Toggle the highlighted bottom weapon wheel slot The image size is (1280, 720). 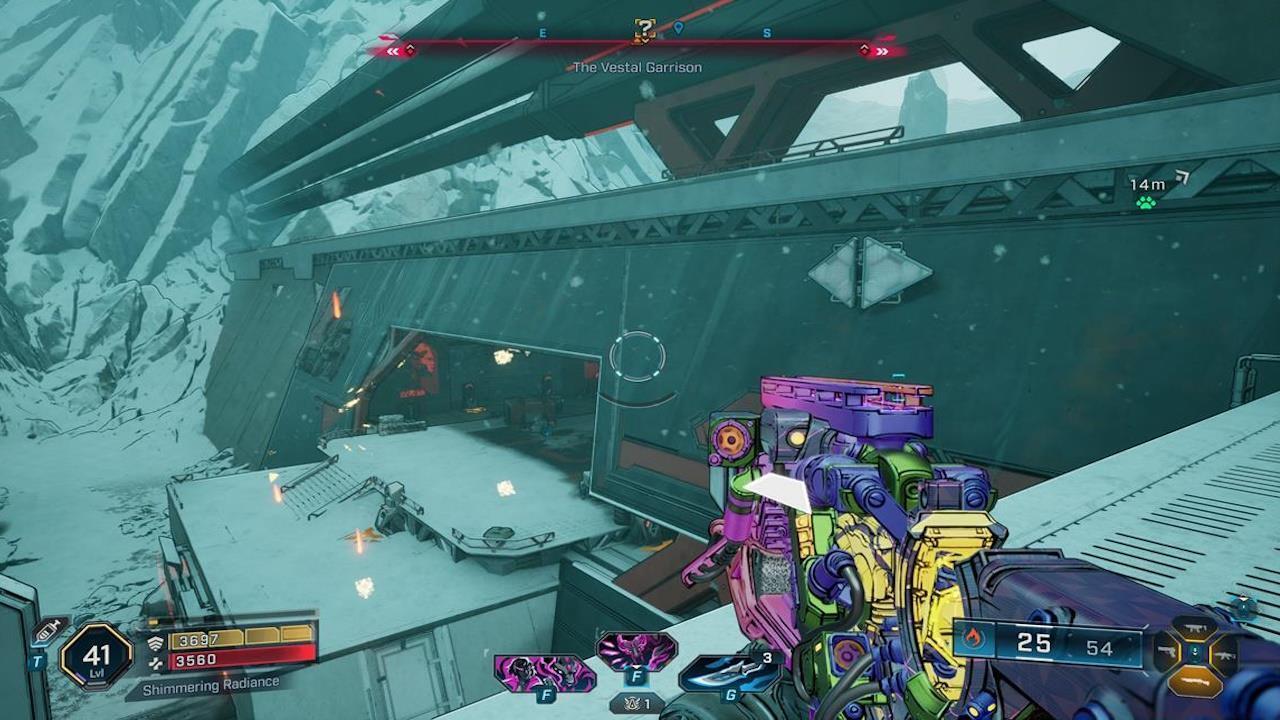click(1195, 682)
